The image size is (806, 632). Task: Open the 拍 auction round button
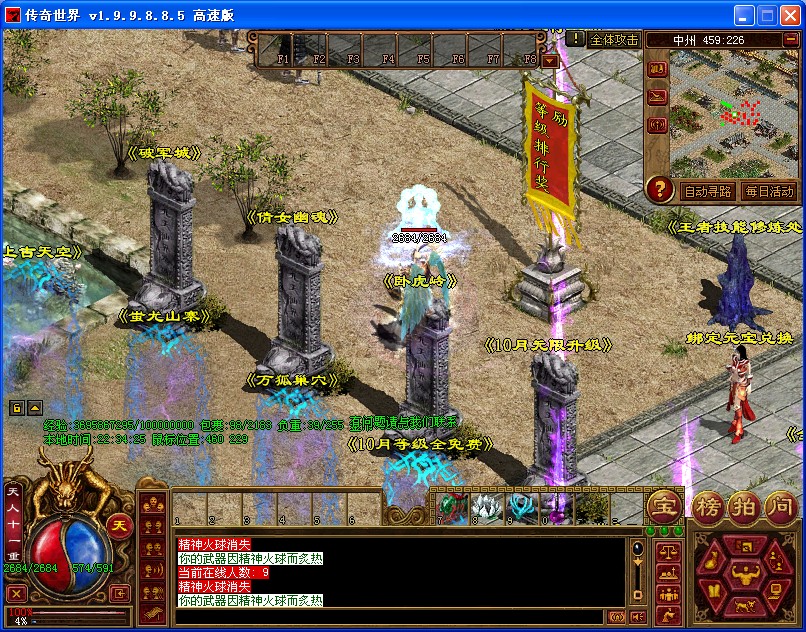741,507
